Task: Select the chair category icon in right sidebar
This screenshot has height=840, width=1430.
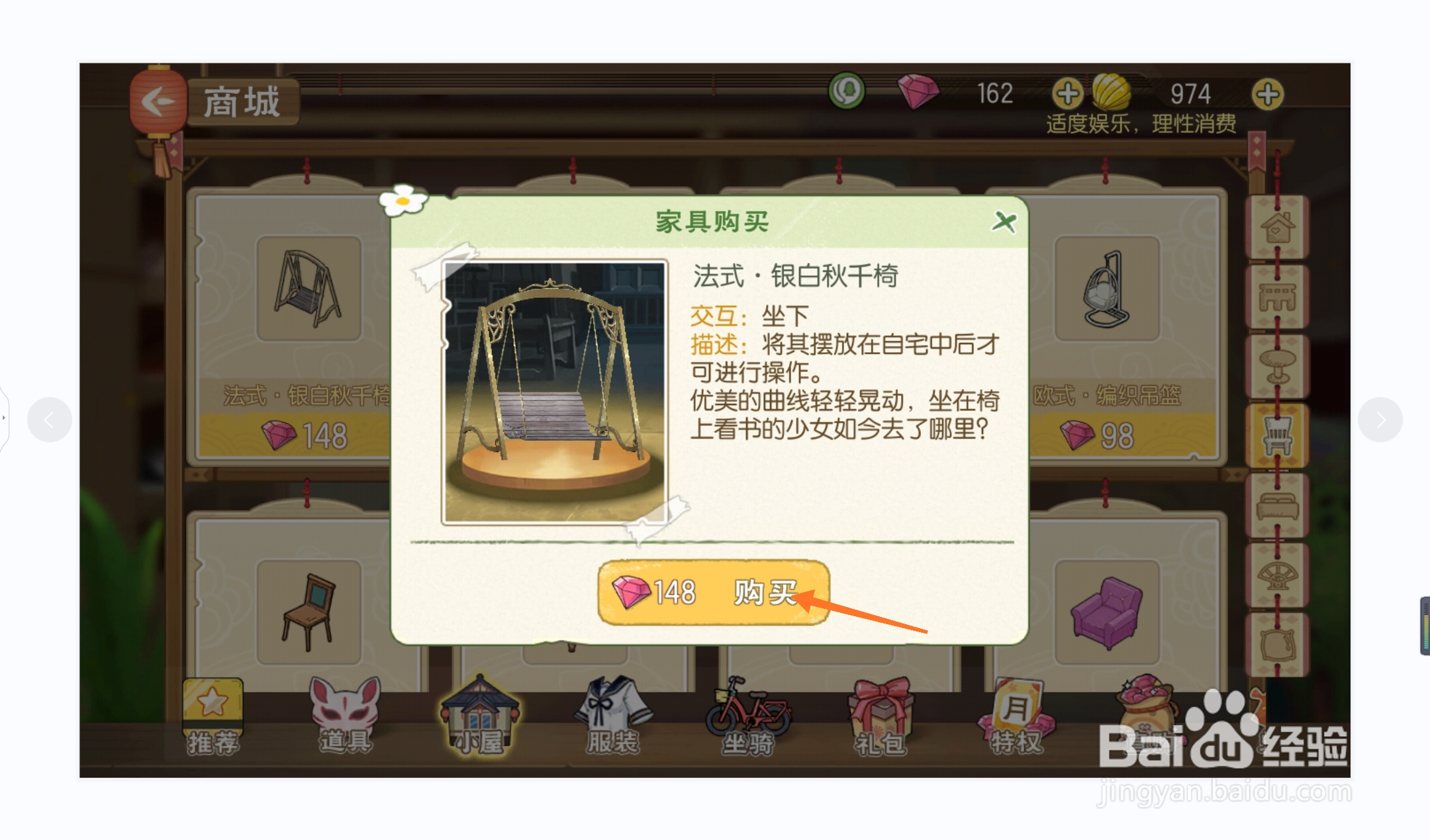Action: (1278, 432)
